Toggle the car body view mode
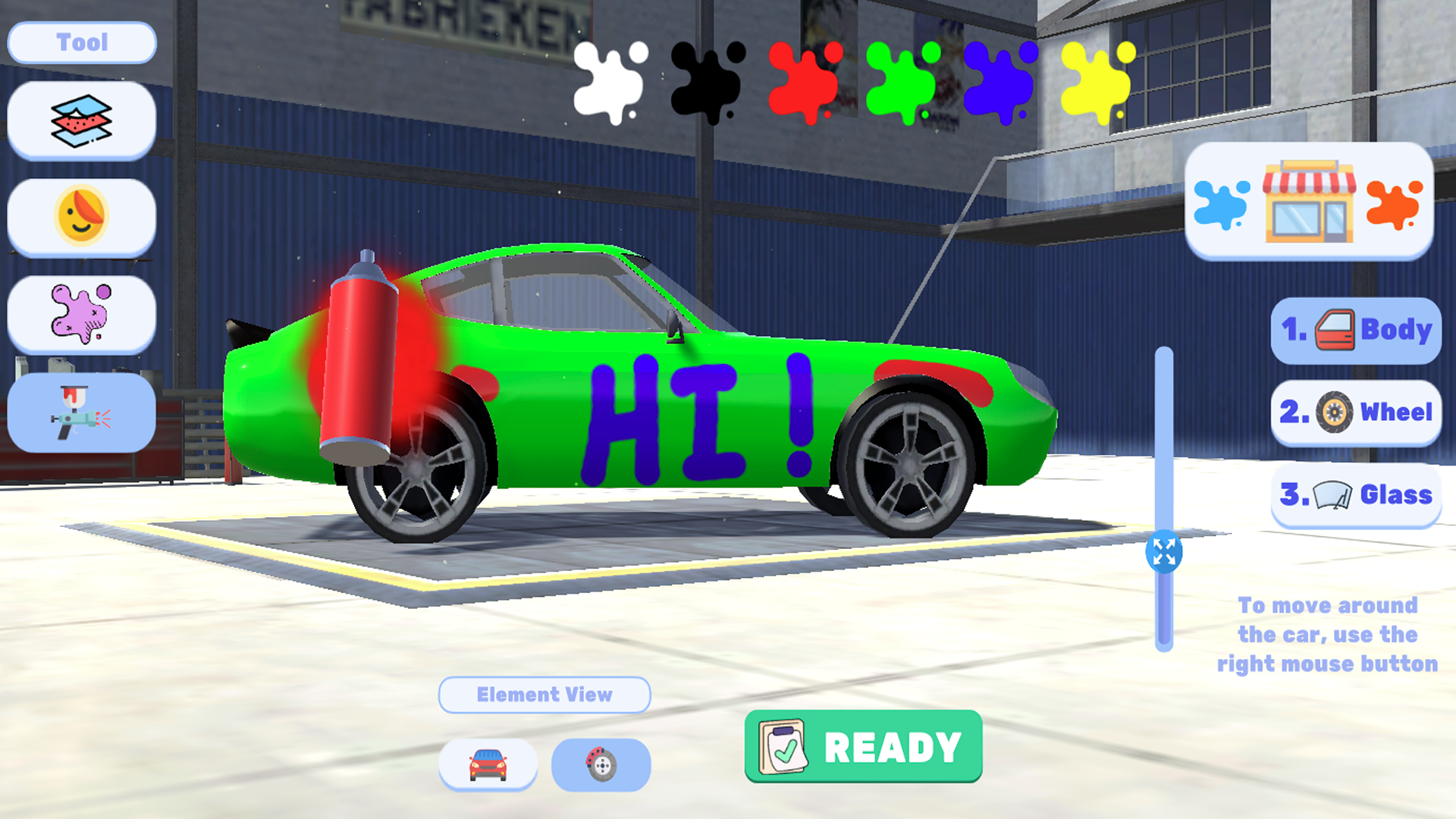Screen dimensions: 1456x819 pyautogui.click(x=488, y=764)
